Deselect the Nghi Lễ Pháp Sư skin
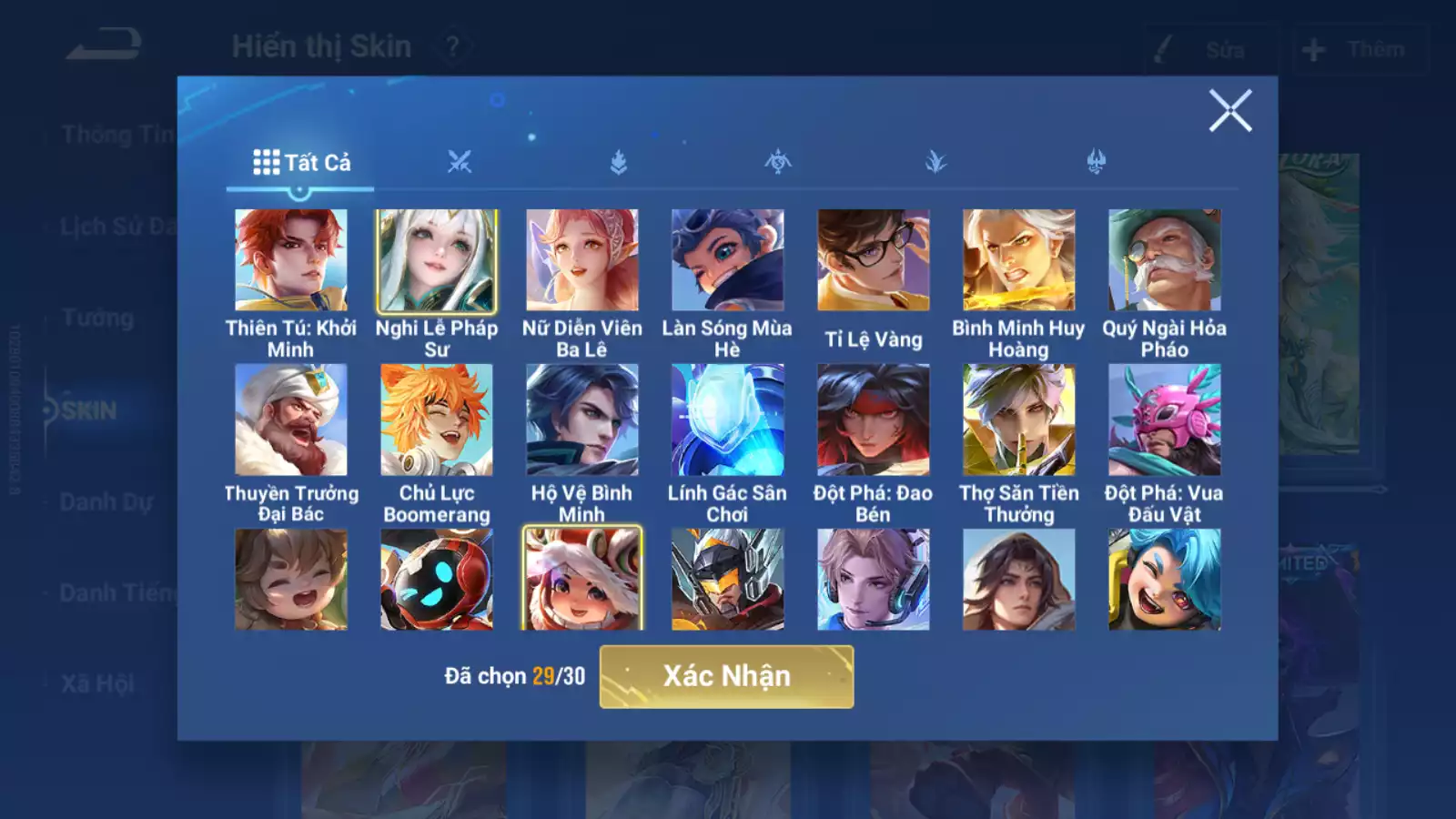Screen dimensions: 1456x819 pyautogui.click(x=437, y=261)
